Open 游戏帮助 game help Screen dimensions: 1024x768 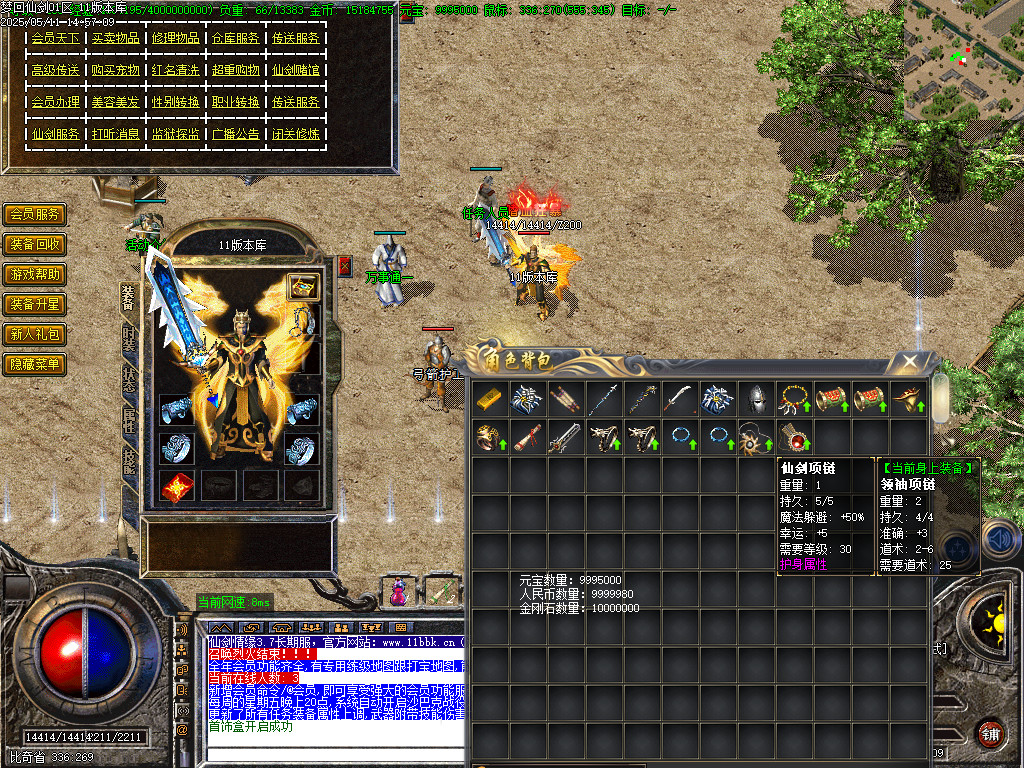click(x=35, y=275)
